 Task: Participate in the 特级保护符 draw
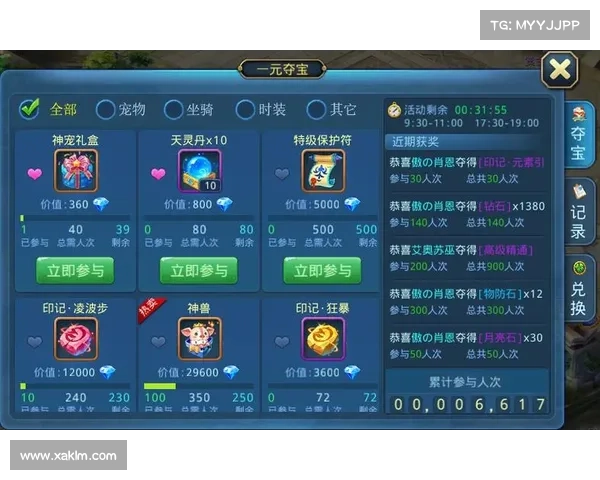click(x=322, y=270)
